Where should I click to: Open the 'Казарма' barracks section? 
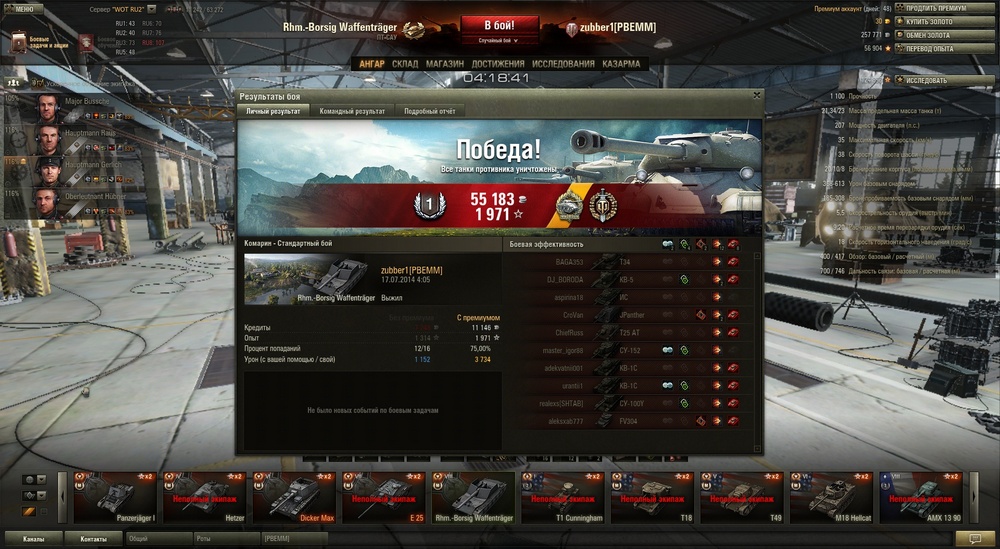pos(622,64)
